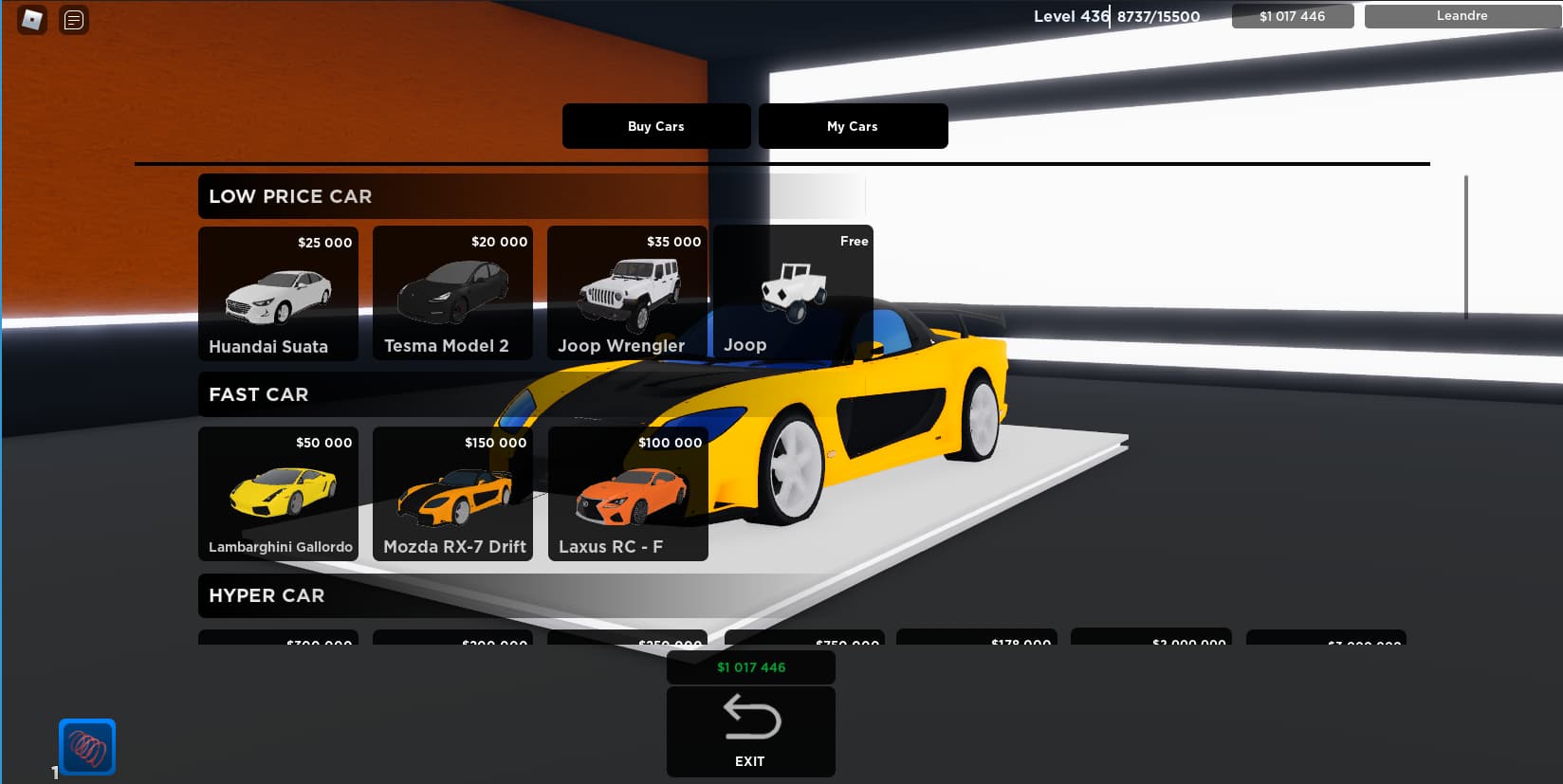Select the Laxus RC - F for $100 000
Screen dimensions: 1563x784
[627, 494]
